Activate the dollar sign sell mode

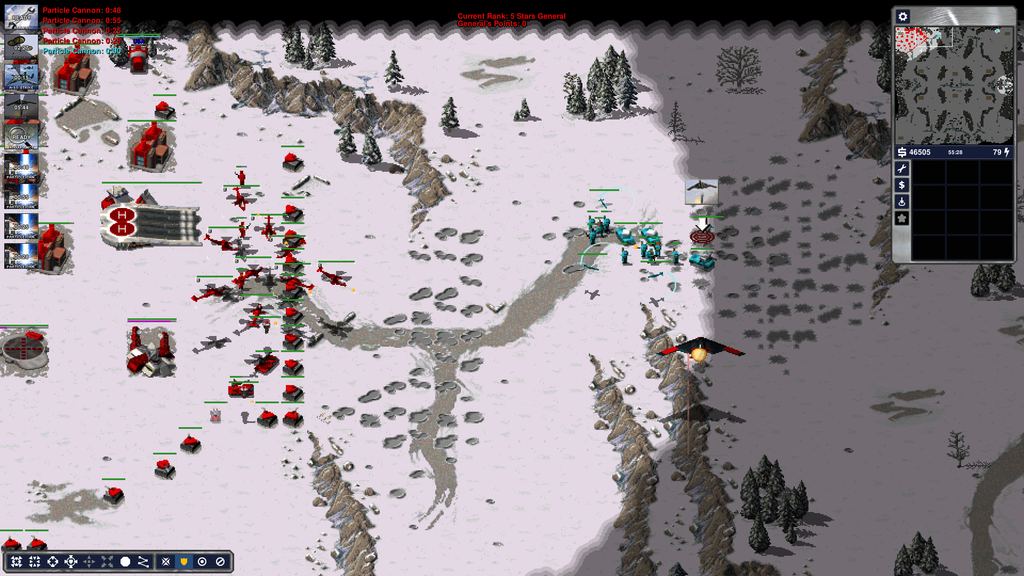tap(902, 185)
